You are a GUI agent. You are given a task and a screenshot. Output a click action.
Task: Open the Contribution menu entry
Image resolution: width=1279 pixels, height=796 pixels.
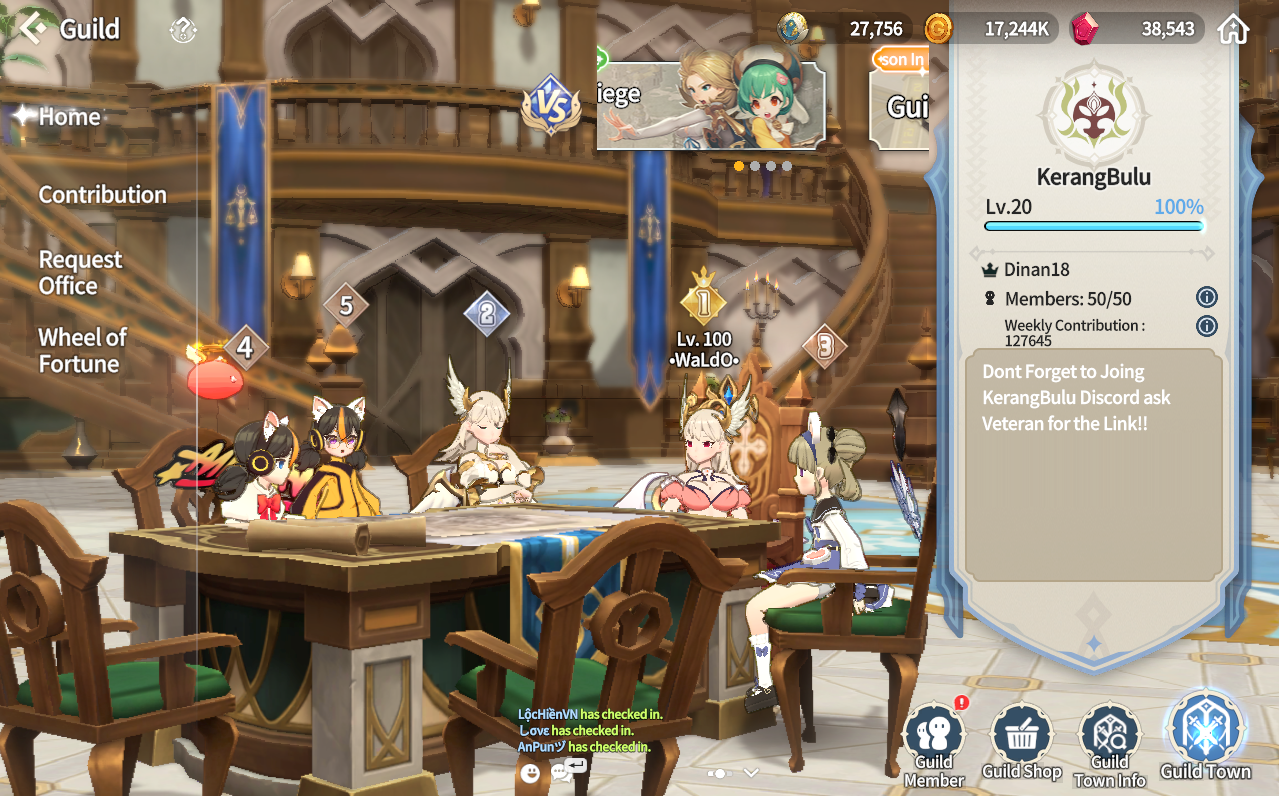102,195
